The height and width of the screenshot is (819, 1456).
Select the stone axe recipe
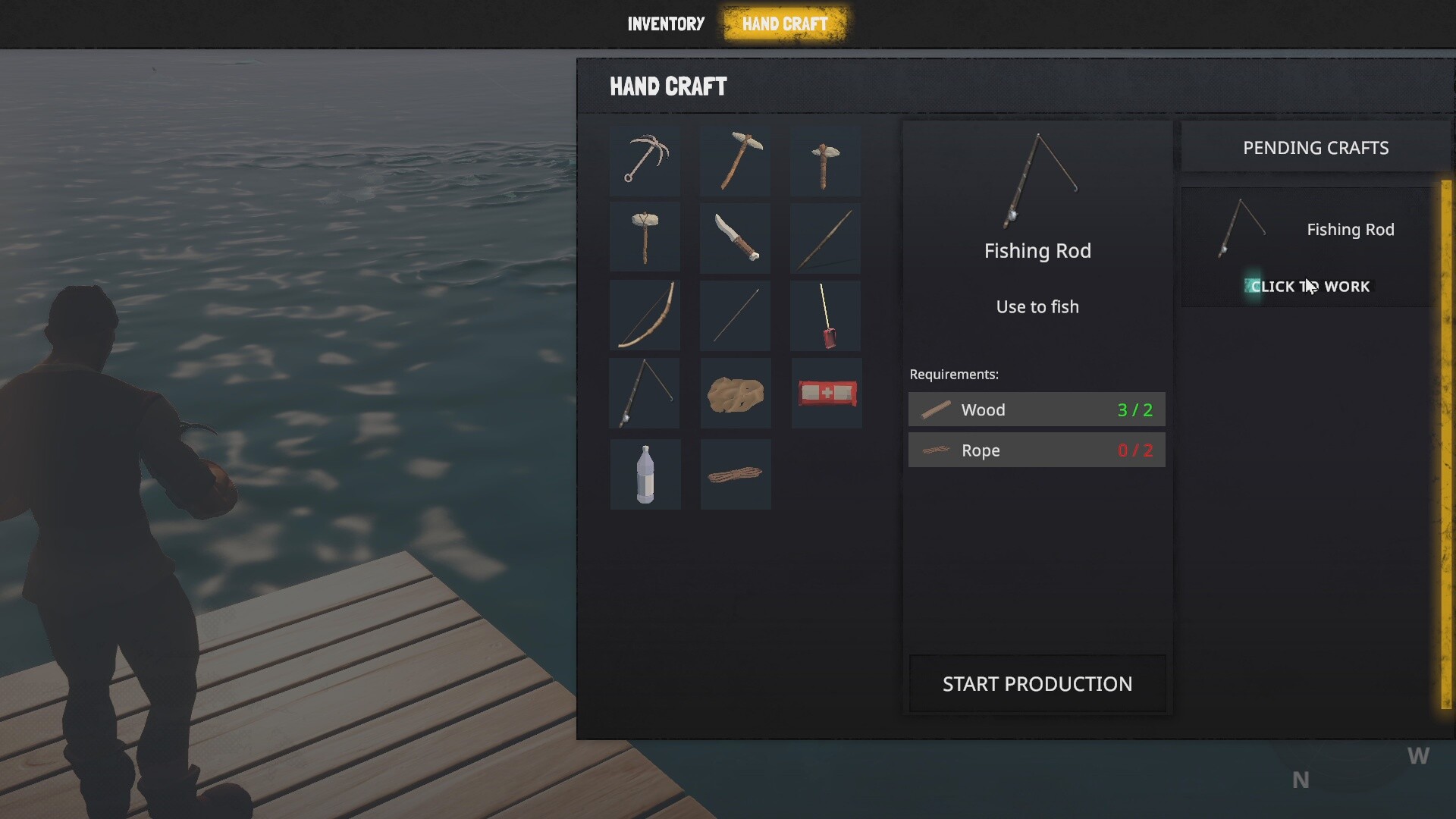pyautogui.click(x=825, y=160)
